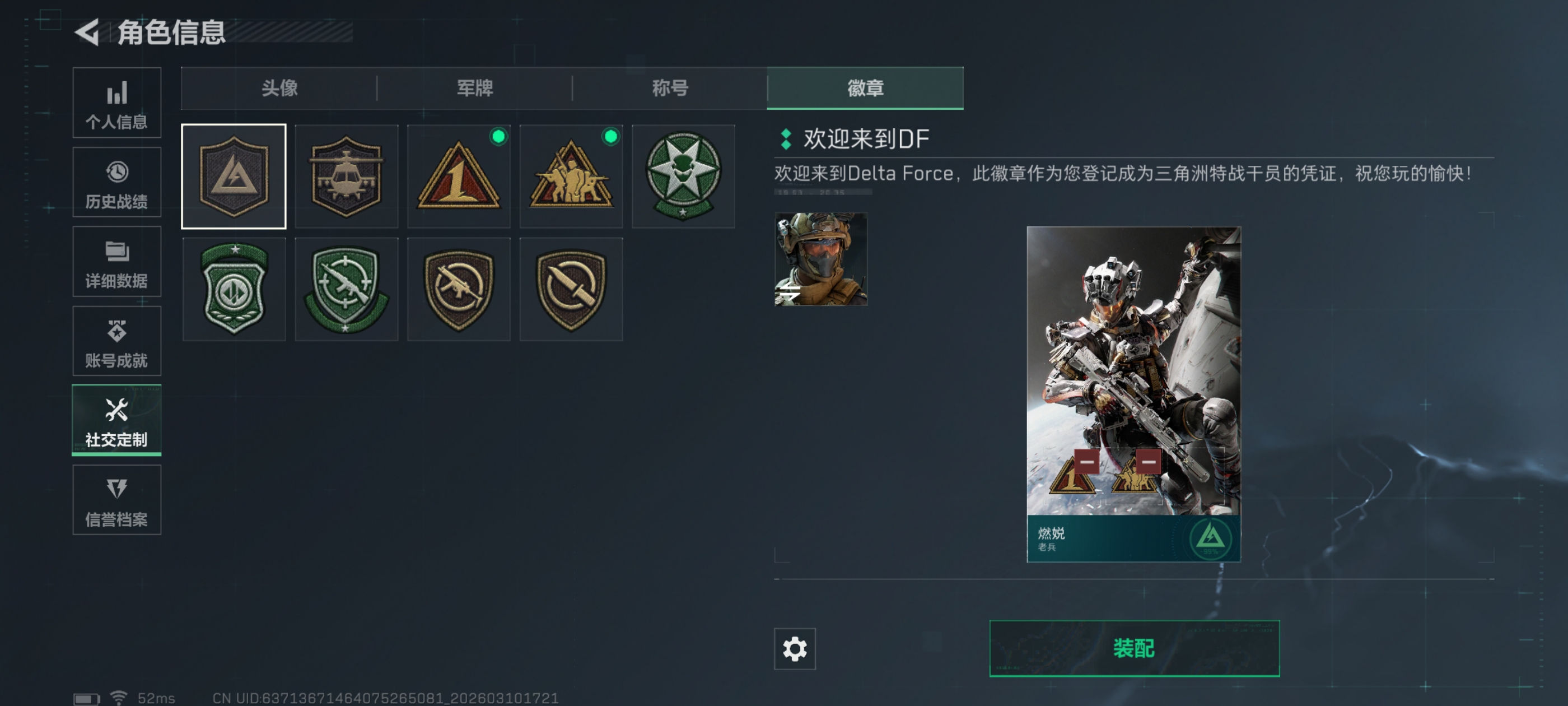Open the 个人信息 sidebar section
The height and width of the screenshot is (706, 1568).
click(x=116, y=103)
